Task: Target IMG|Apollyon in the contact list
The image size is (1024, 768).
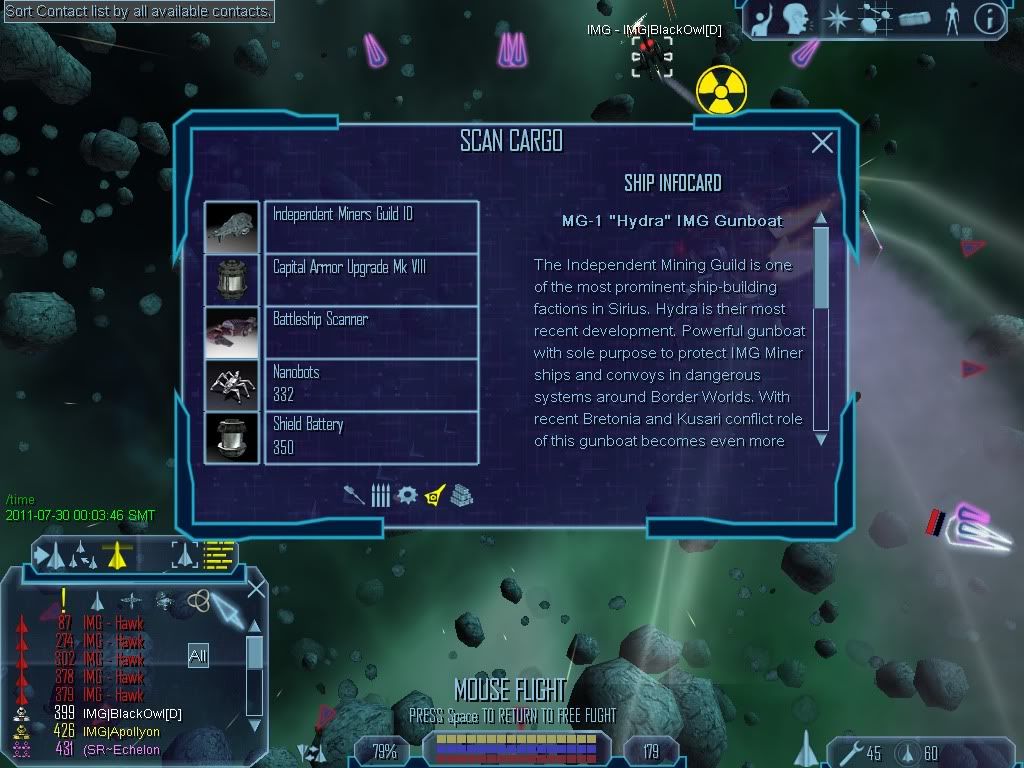Action: 121,732
